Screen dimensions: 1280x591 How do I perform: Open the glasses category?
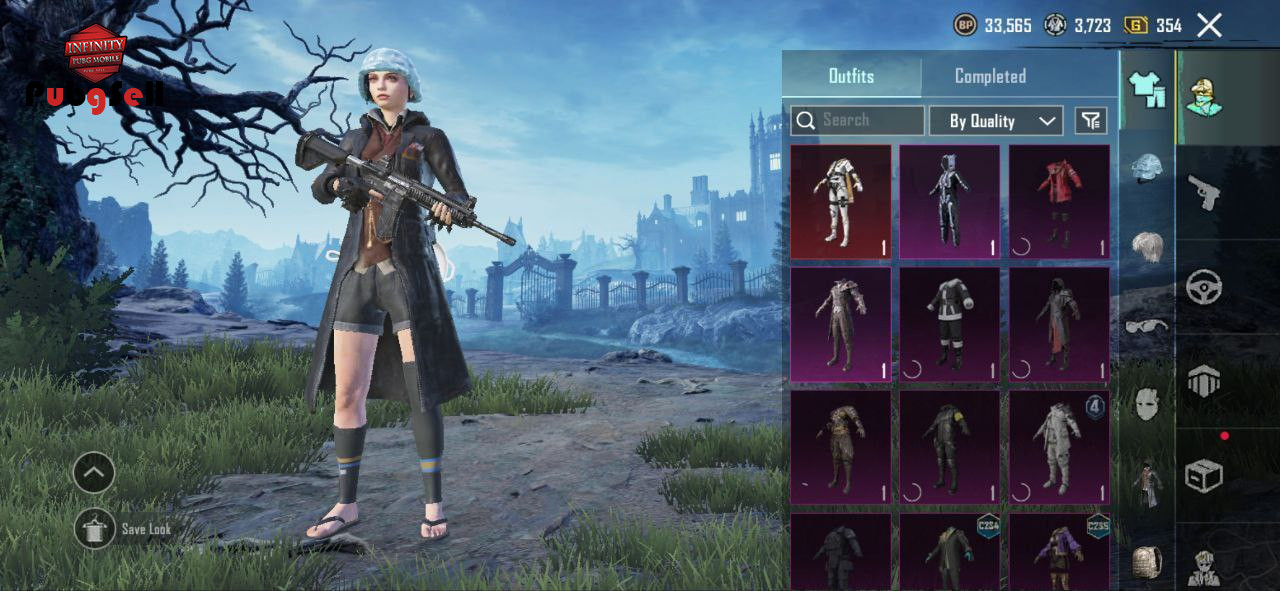1147,325
